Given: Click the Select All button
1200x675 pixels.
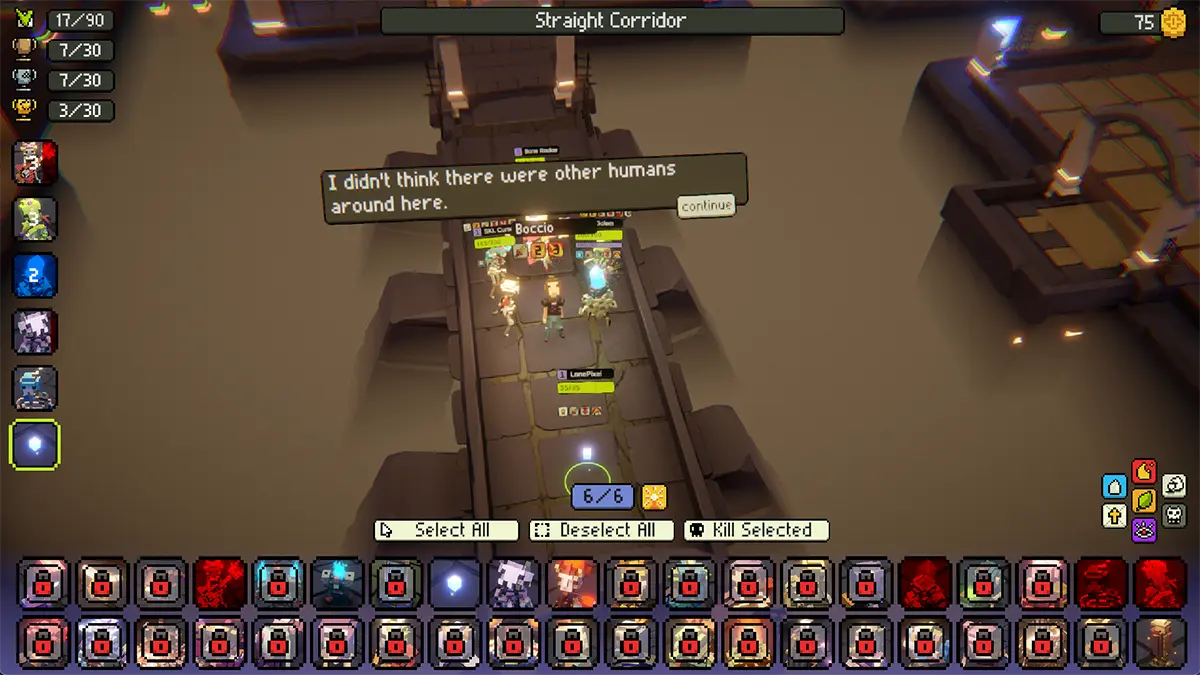Looking at the screenshot, I should click(446, 530).
